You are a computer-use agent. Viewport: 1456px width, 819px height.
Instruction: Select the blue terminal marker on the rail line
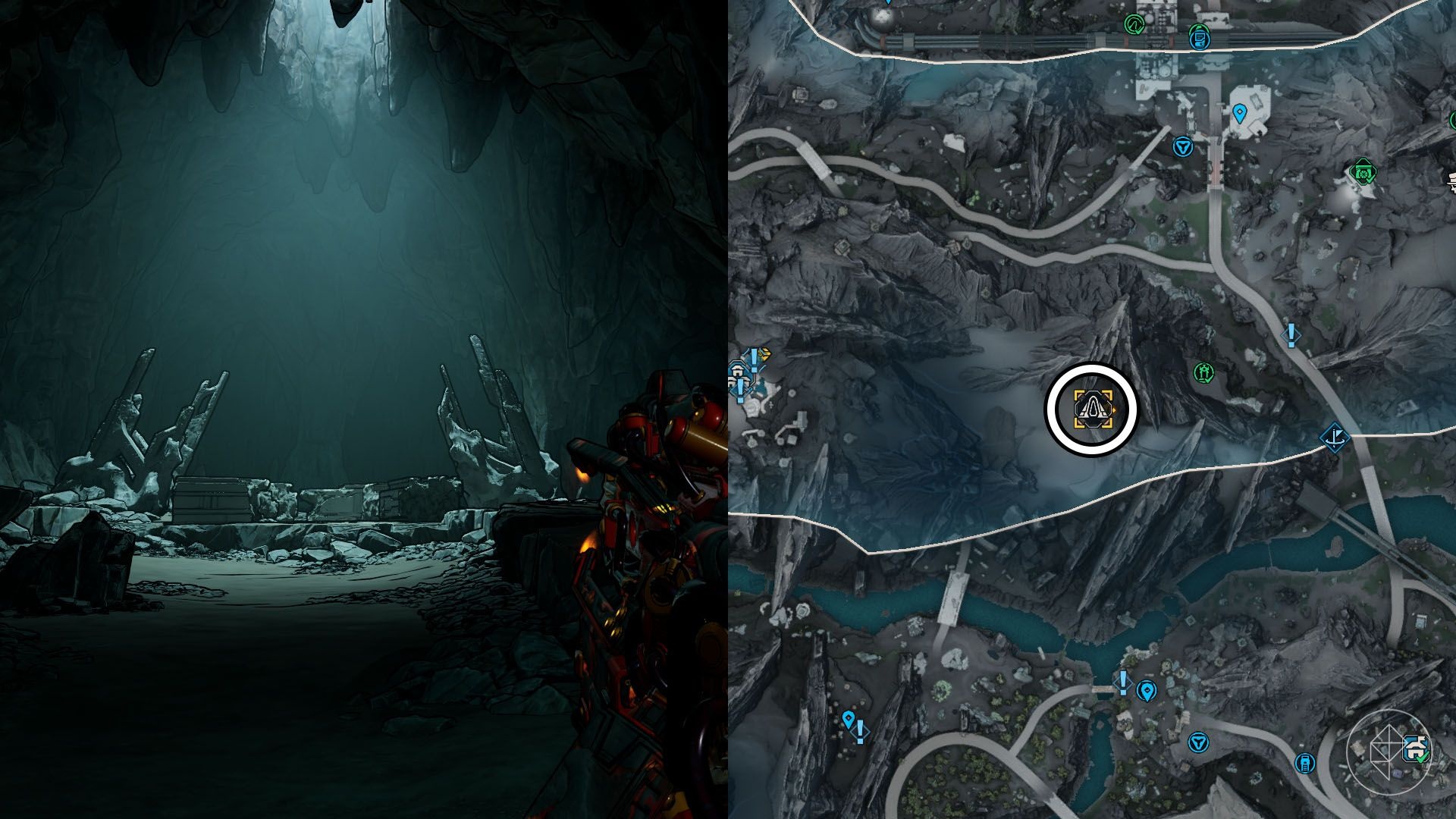pyautogui.click(x=1199, y=37)
